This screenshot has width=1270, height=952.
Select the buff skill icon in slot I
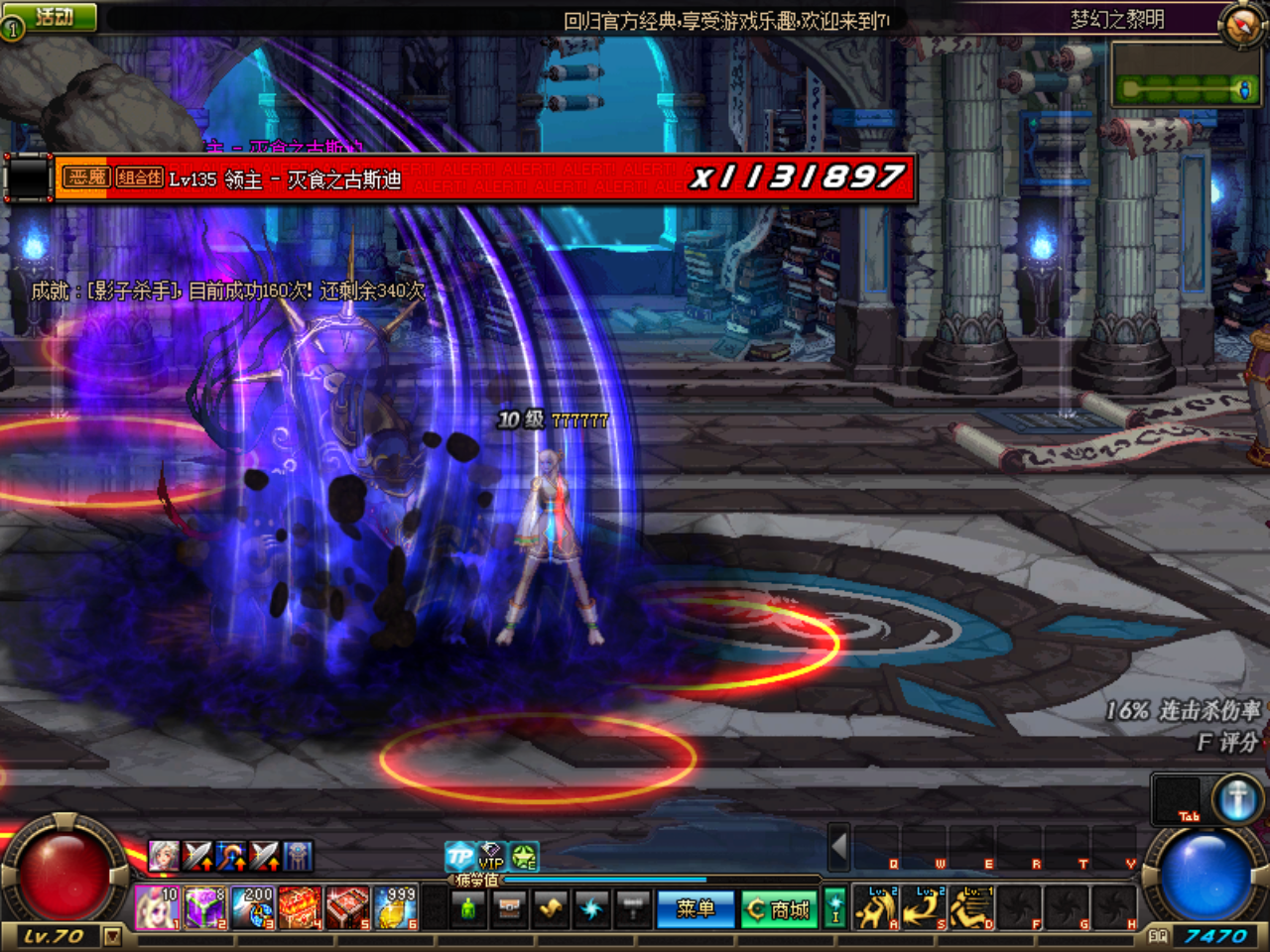834,907
